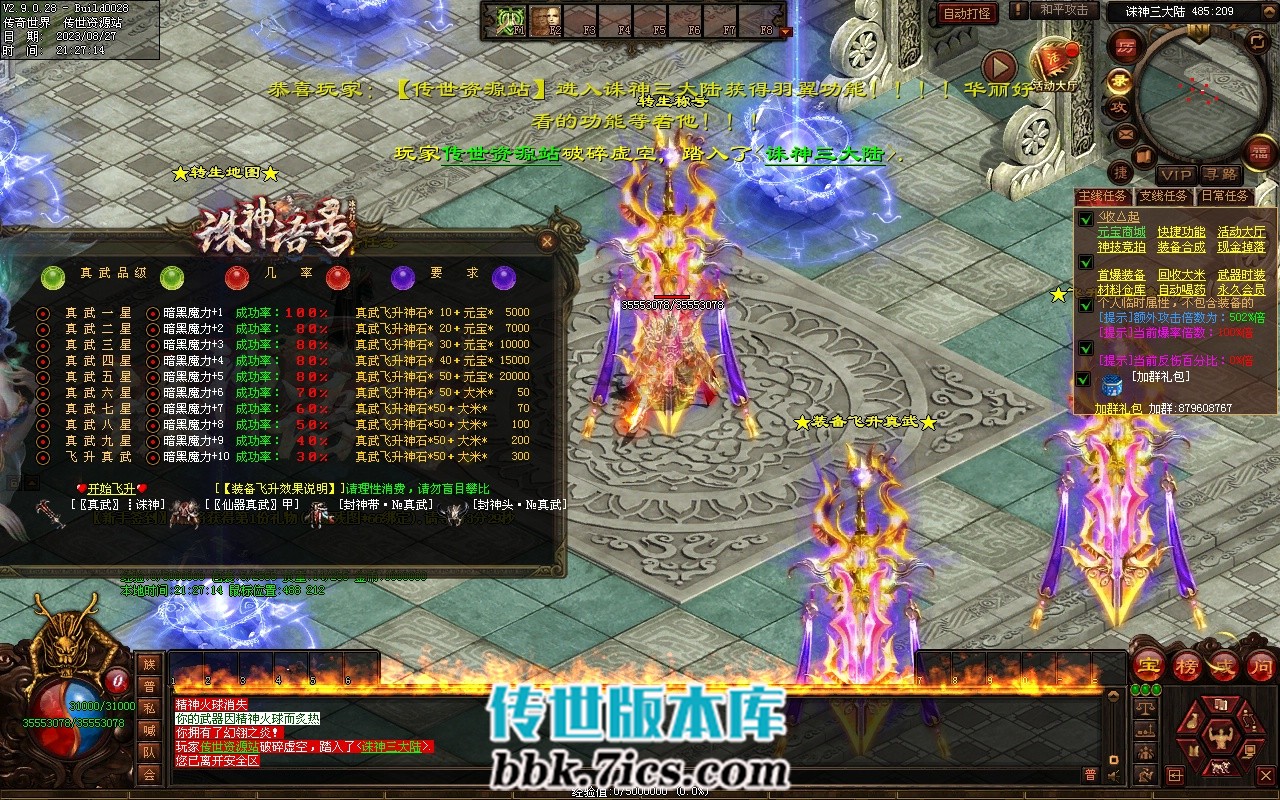The width and height of the screenshot is (1280, 800).
Task: Open the VIP menu
Action: tap(1175, 175)
